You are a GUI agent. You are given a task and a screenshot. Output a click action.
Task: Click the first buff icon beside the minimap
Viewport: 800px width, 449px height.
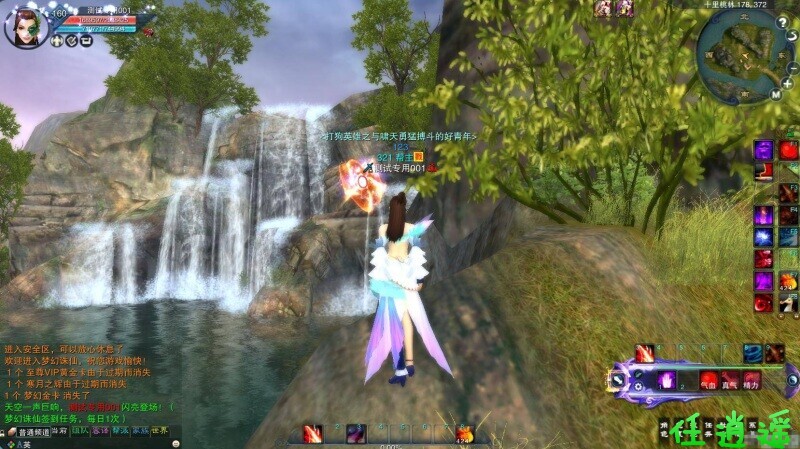point(604,9)
